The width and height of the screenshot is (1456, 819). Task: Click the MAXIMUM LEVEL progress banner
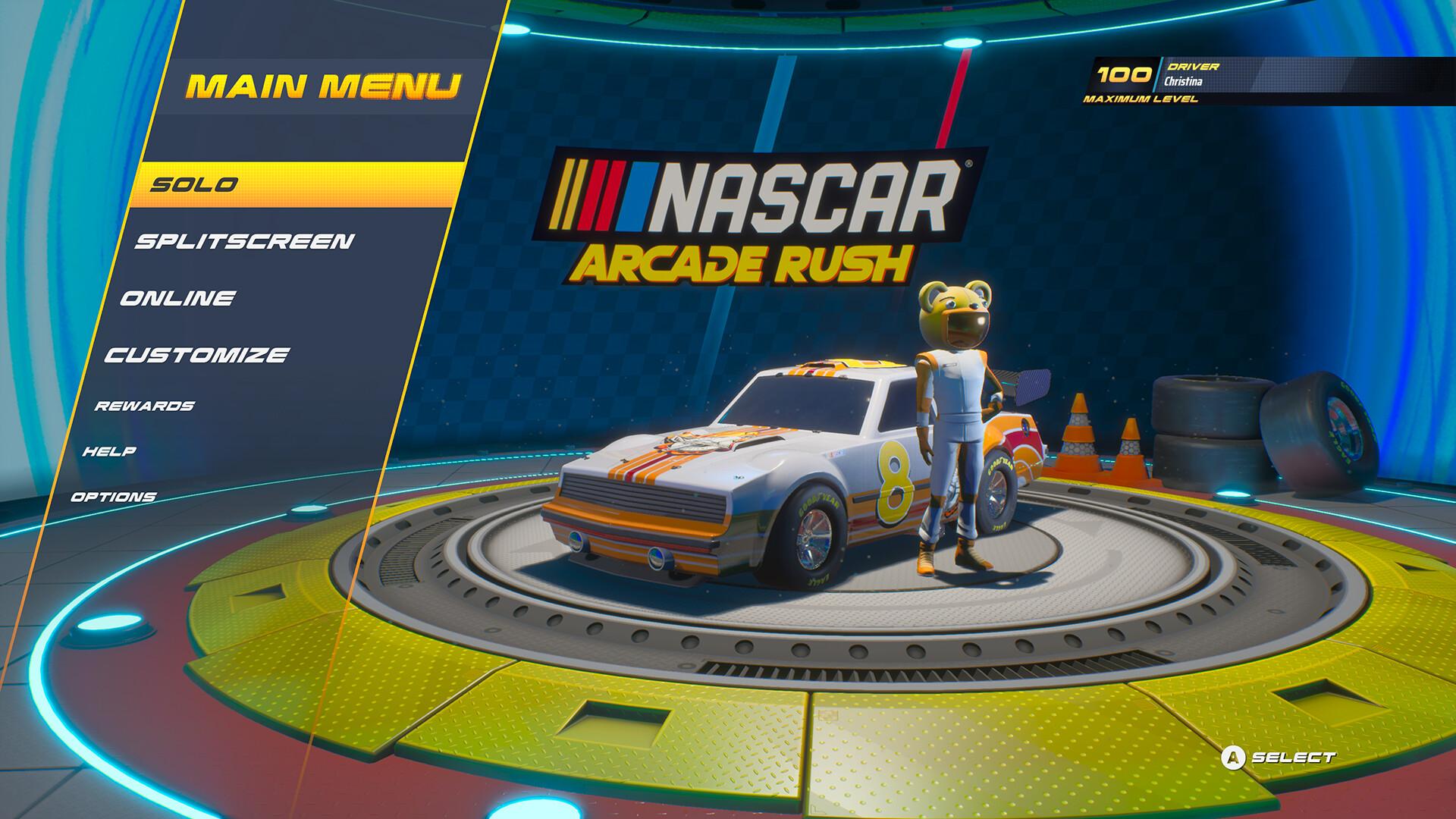click(x=1139, y=99)
